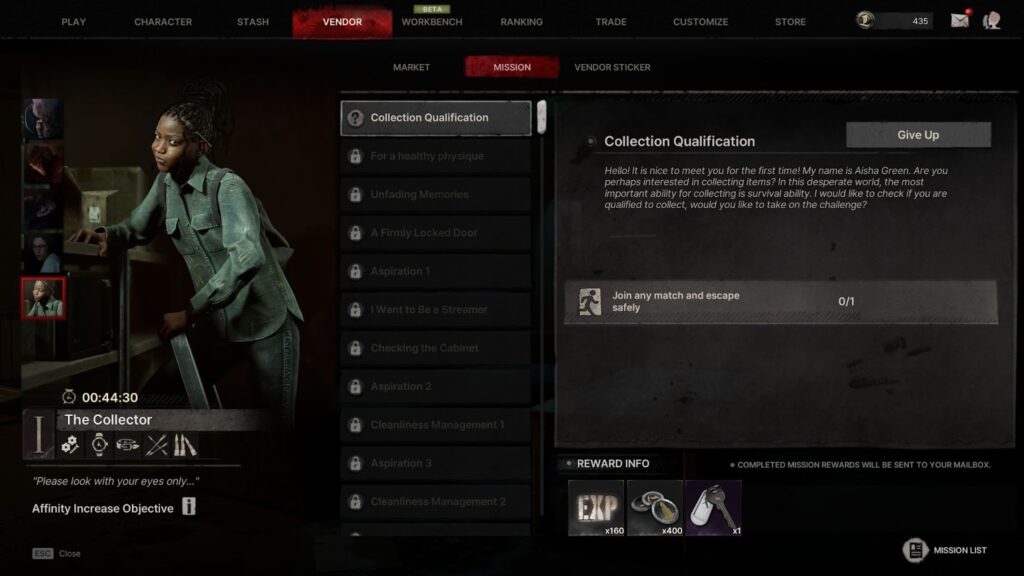Image resolution: width=1024 pixels, height=576 pixels.
Task: Choose the locked Checking the Cabinet mission
Action: pyautogui.click(x=436, y=348)
